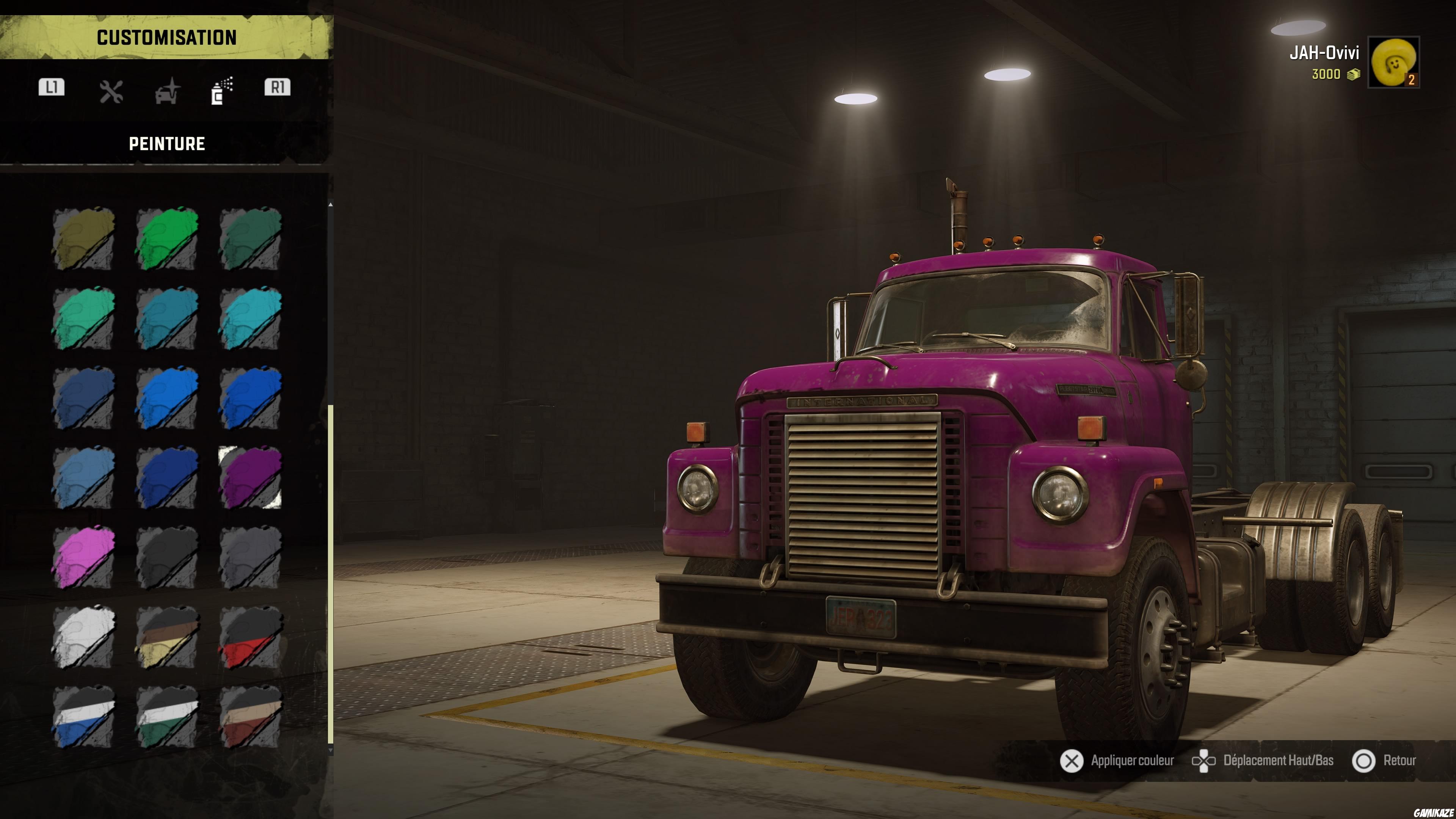Choose the tan and maroon swatch
Image resolution: width=1456 pixels, height=819 pixels.
[250, 717]
